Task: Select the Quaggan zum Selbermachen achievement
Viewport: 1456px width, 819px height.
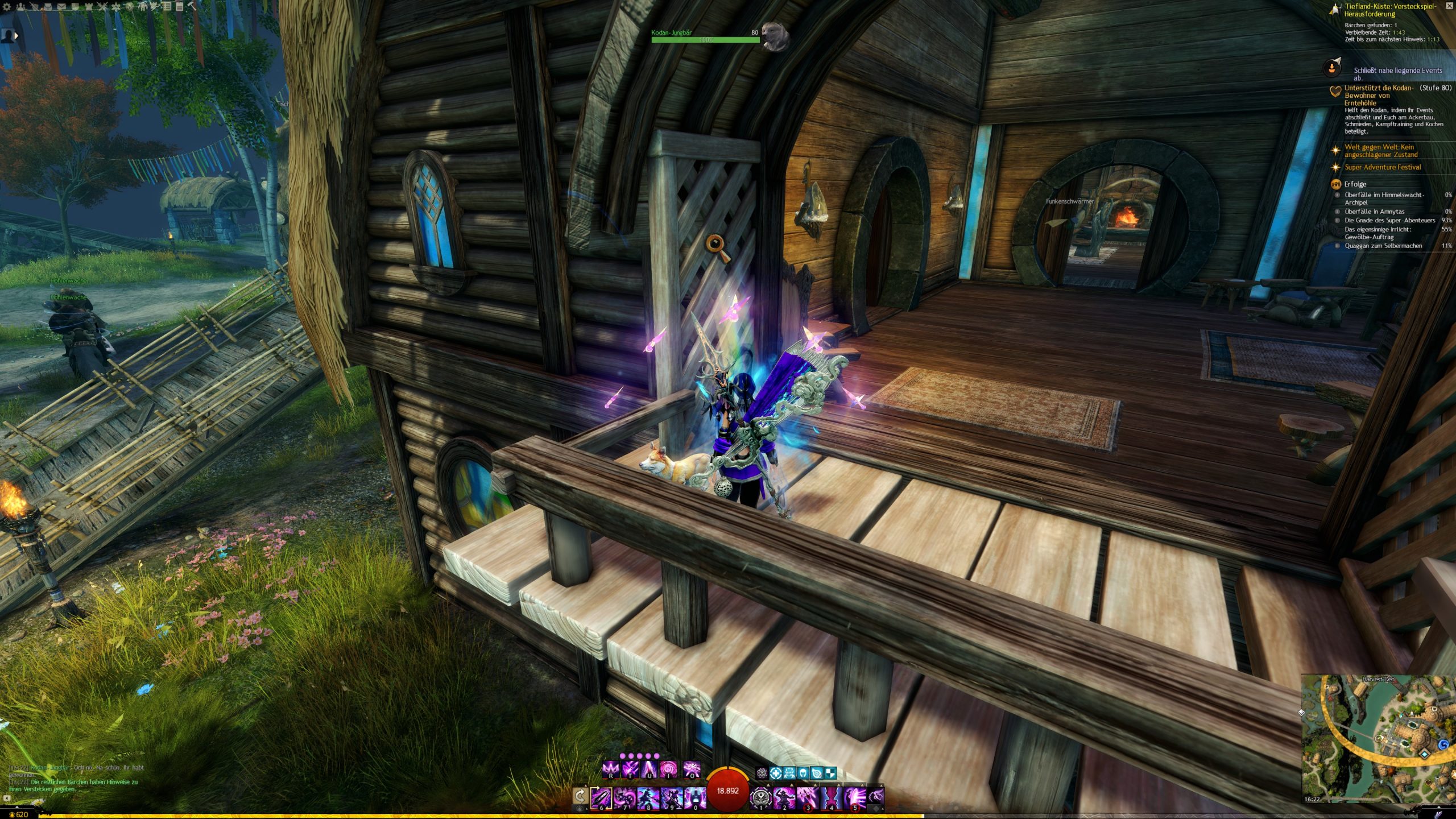Action: (1383, 246)
